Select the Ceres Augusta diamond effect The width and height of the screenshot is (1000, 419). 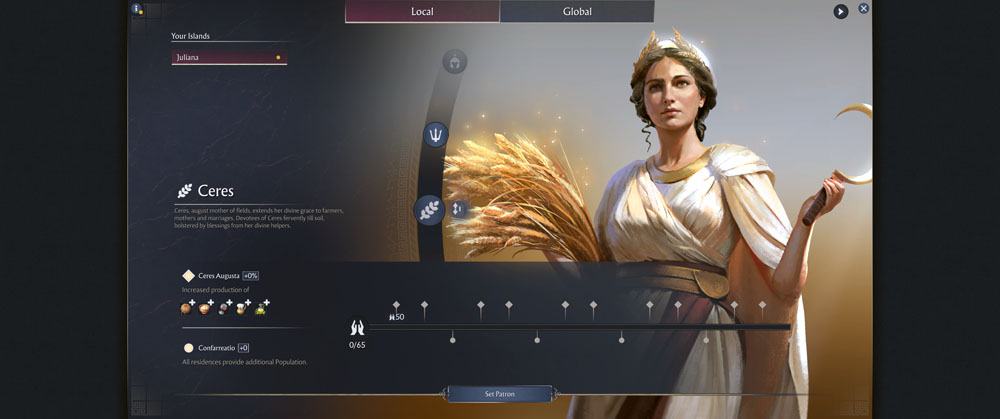pyautogui.click(x=188, y=276)
